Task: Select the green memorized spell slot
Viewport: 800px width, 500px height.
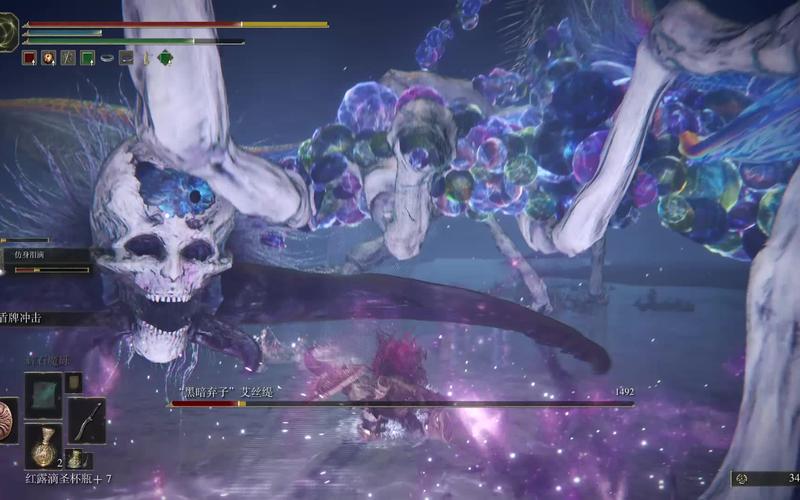Action: (43, 393)
